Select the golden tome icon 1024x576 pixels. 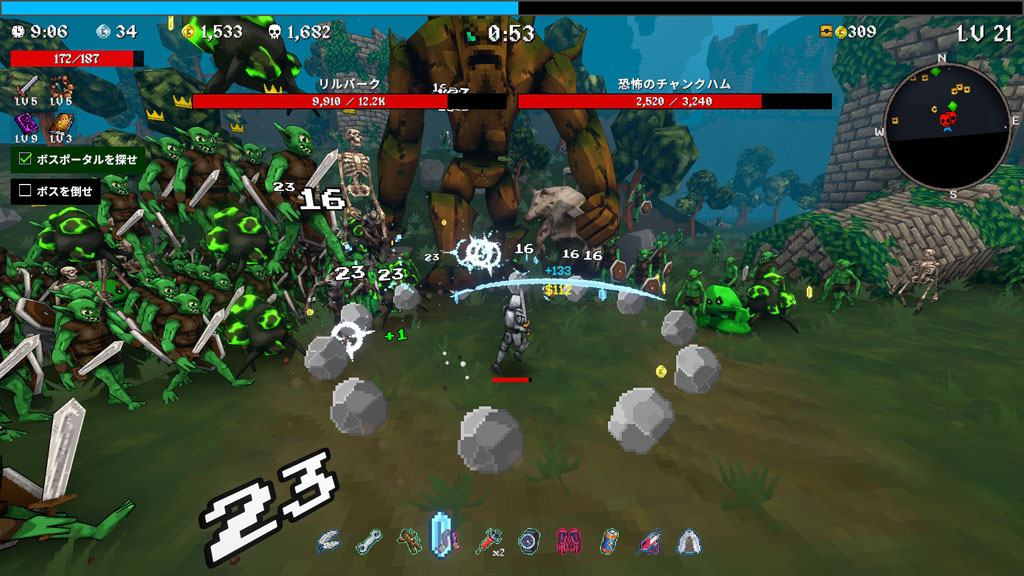click(61, 123)
